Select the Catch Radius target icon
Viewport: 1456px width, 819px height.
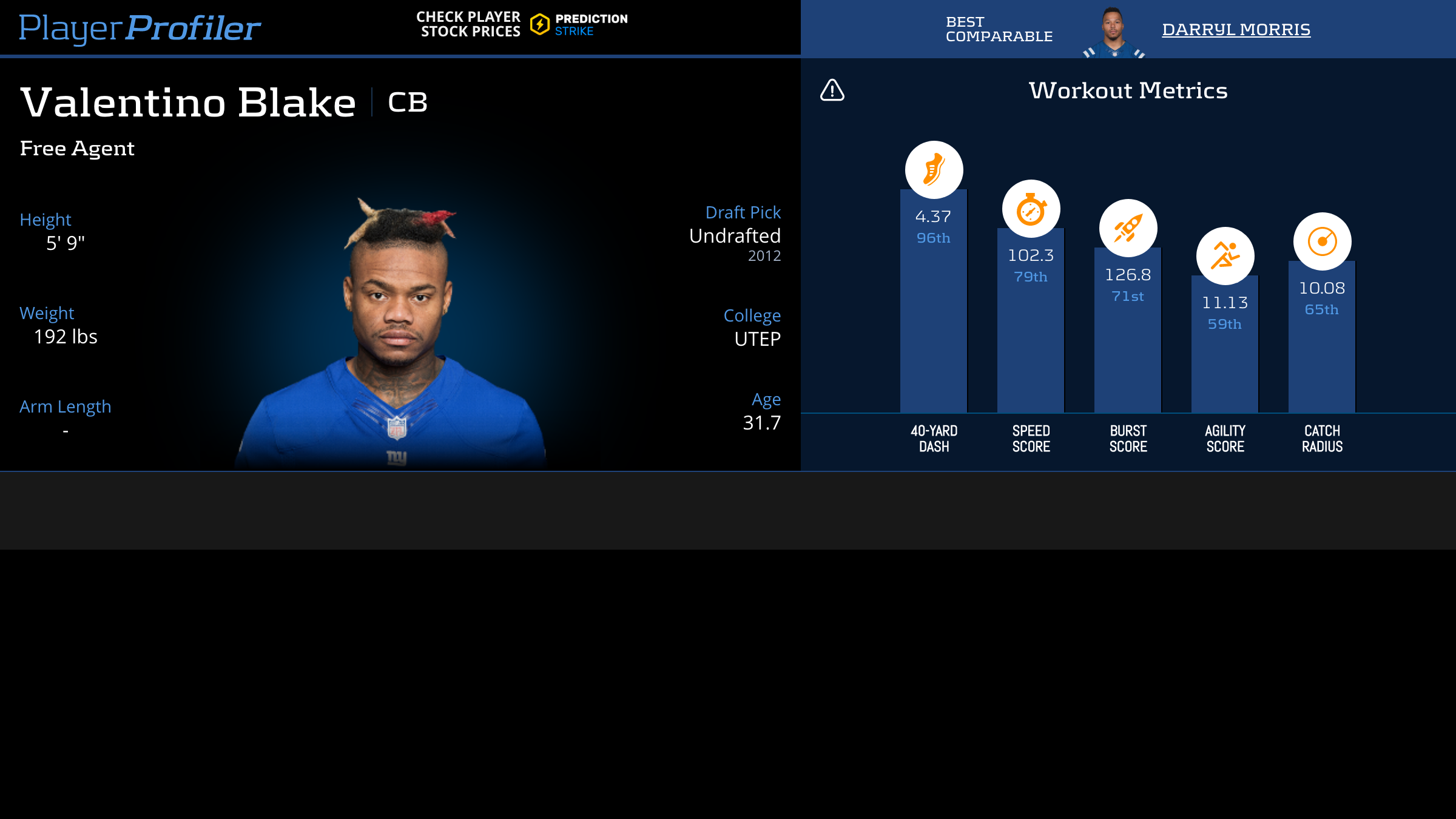tap(1322, 241)
